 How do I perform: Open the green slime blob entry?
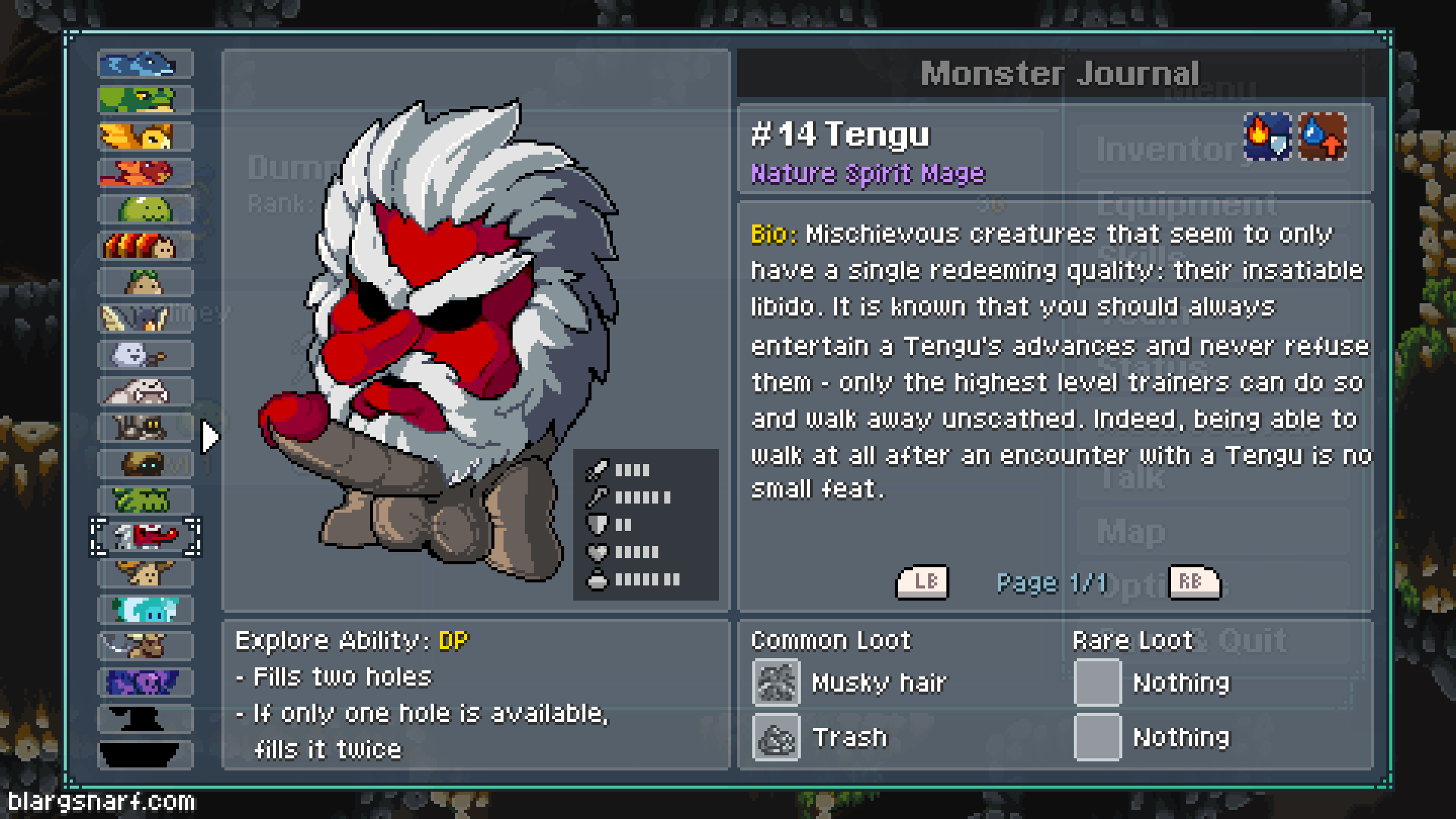coord(145,209)
